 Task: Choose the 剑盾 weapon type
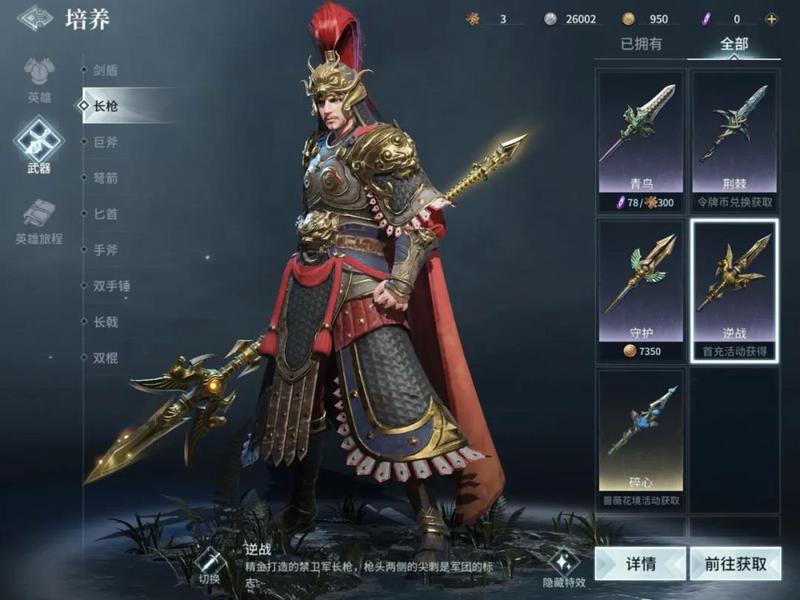click(106, 70)
